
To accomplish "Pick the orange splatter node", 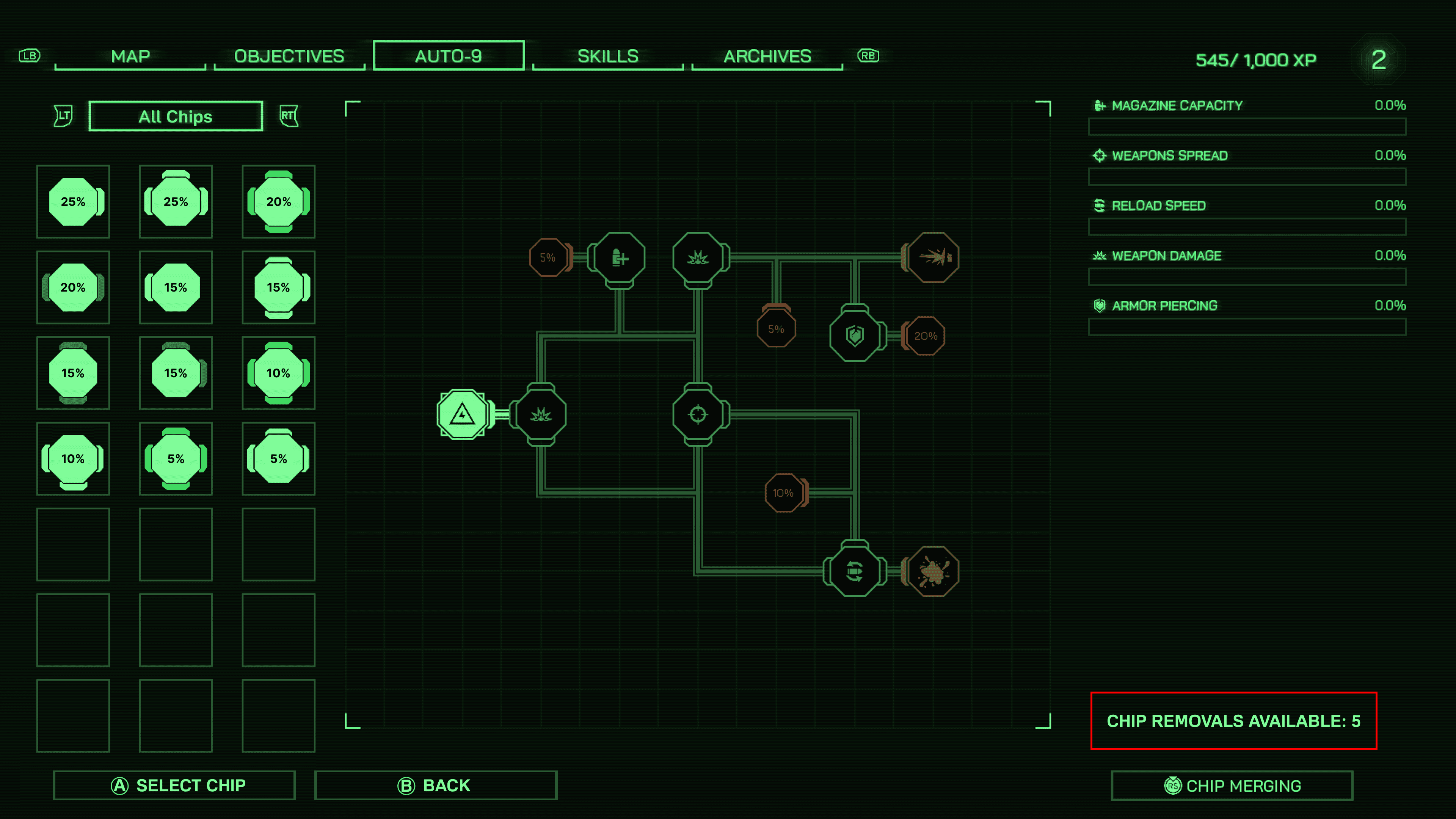I will pyautogui.click(x=933, y=571).
